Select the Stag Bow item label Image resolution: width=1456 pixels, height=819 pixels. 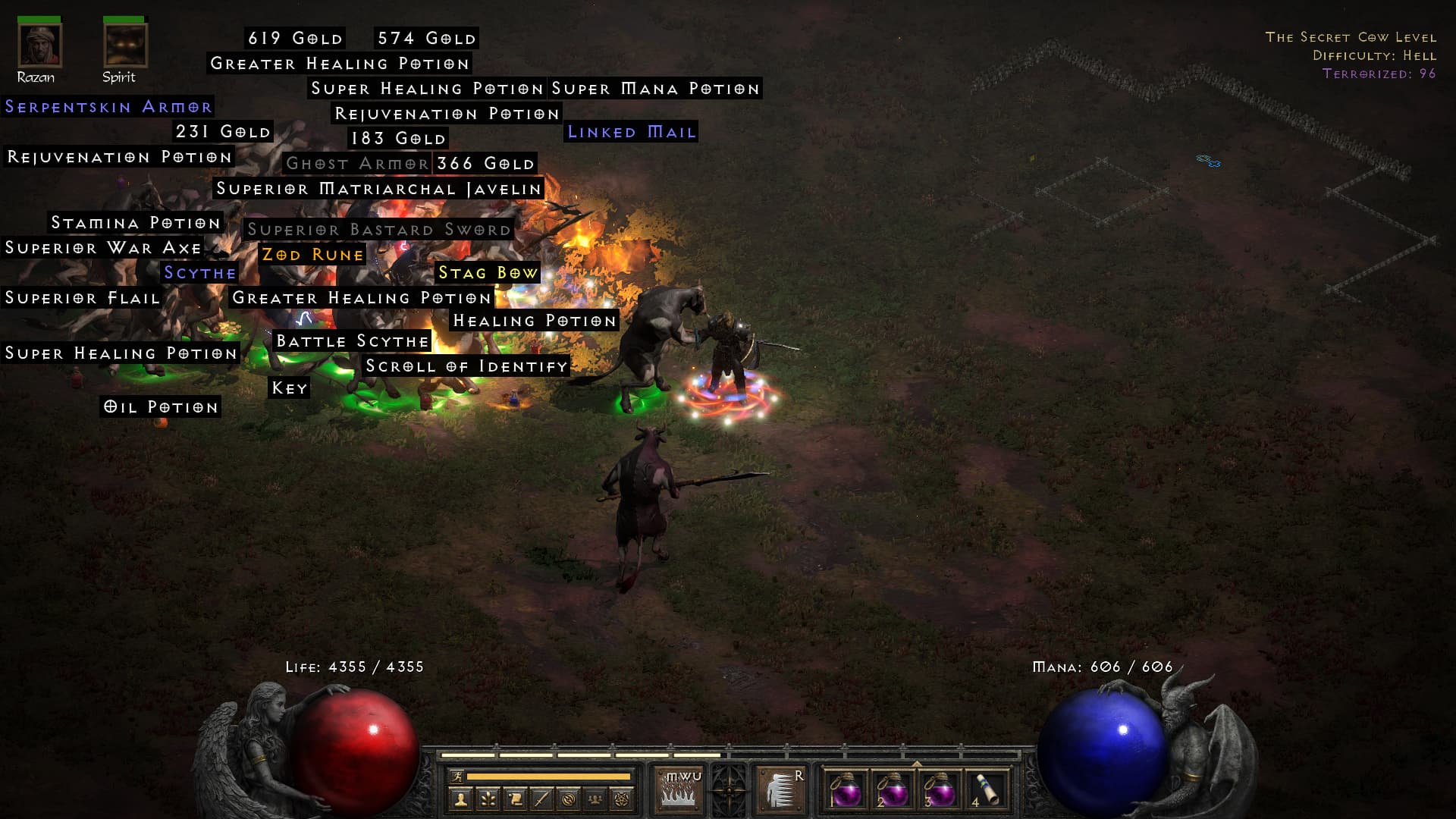pos(488,273)
